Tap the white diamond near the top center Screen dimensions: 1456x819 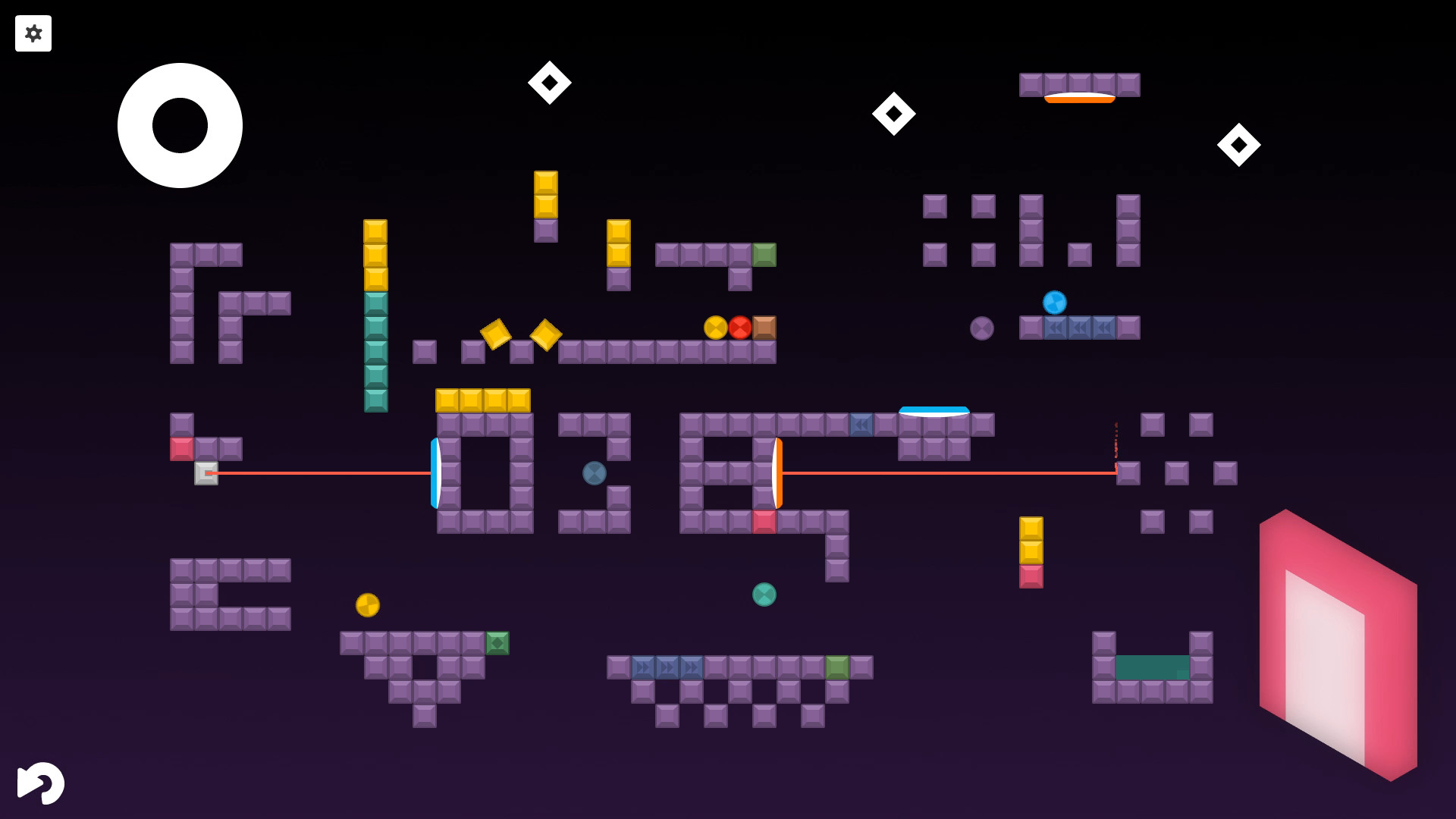click(x=549, y=82)
